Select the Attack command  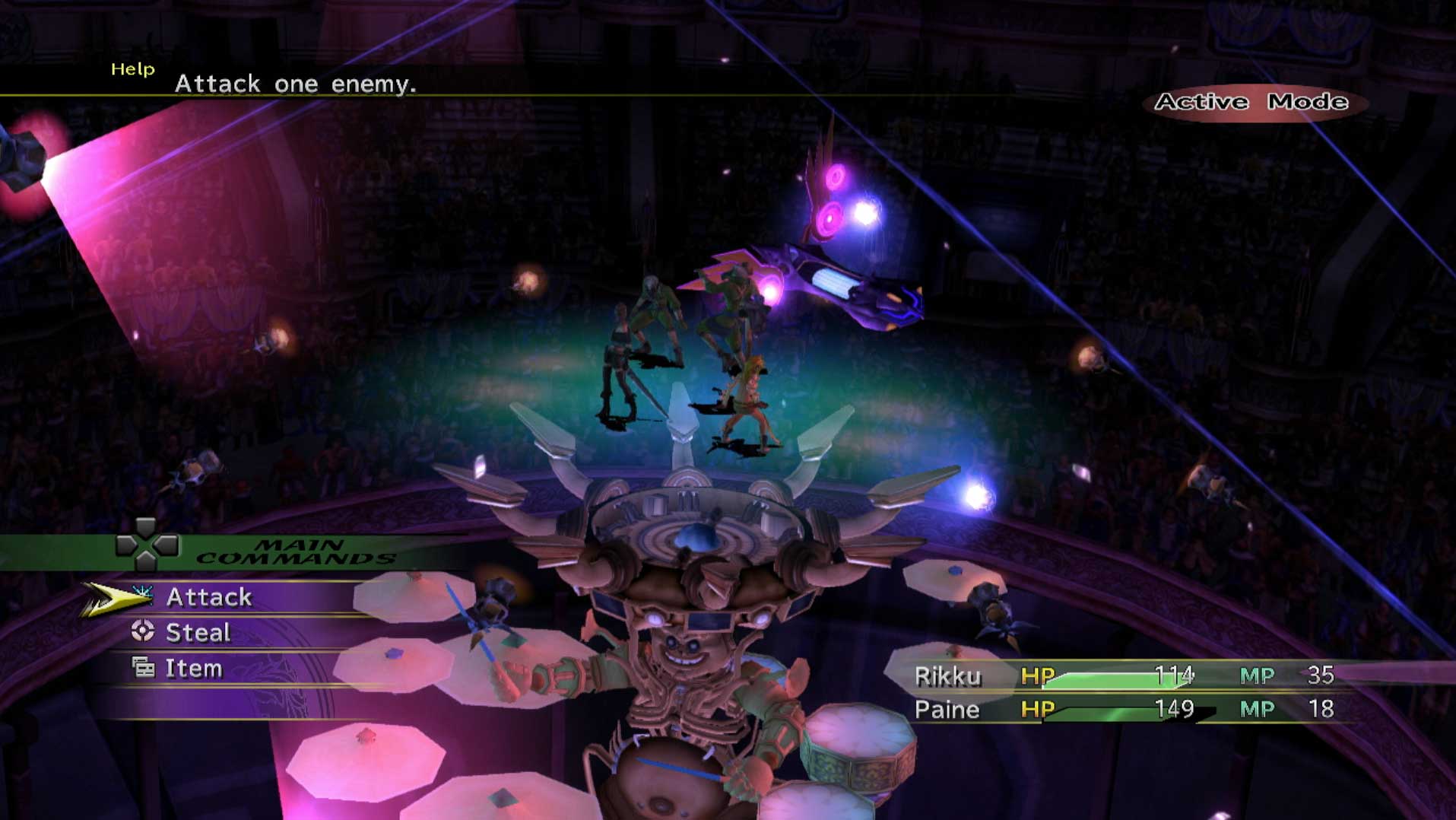[208, 597]
